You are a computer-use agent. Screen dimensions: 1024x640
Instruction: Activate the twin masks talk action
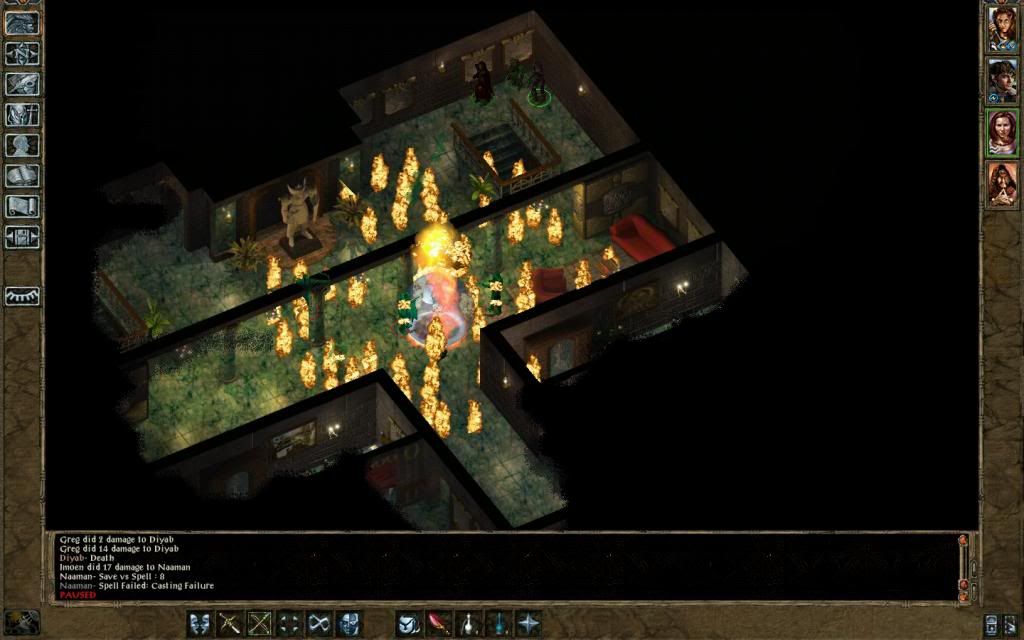point(200,622)
